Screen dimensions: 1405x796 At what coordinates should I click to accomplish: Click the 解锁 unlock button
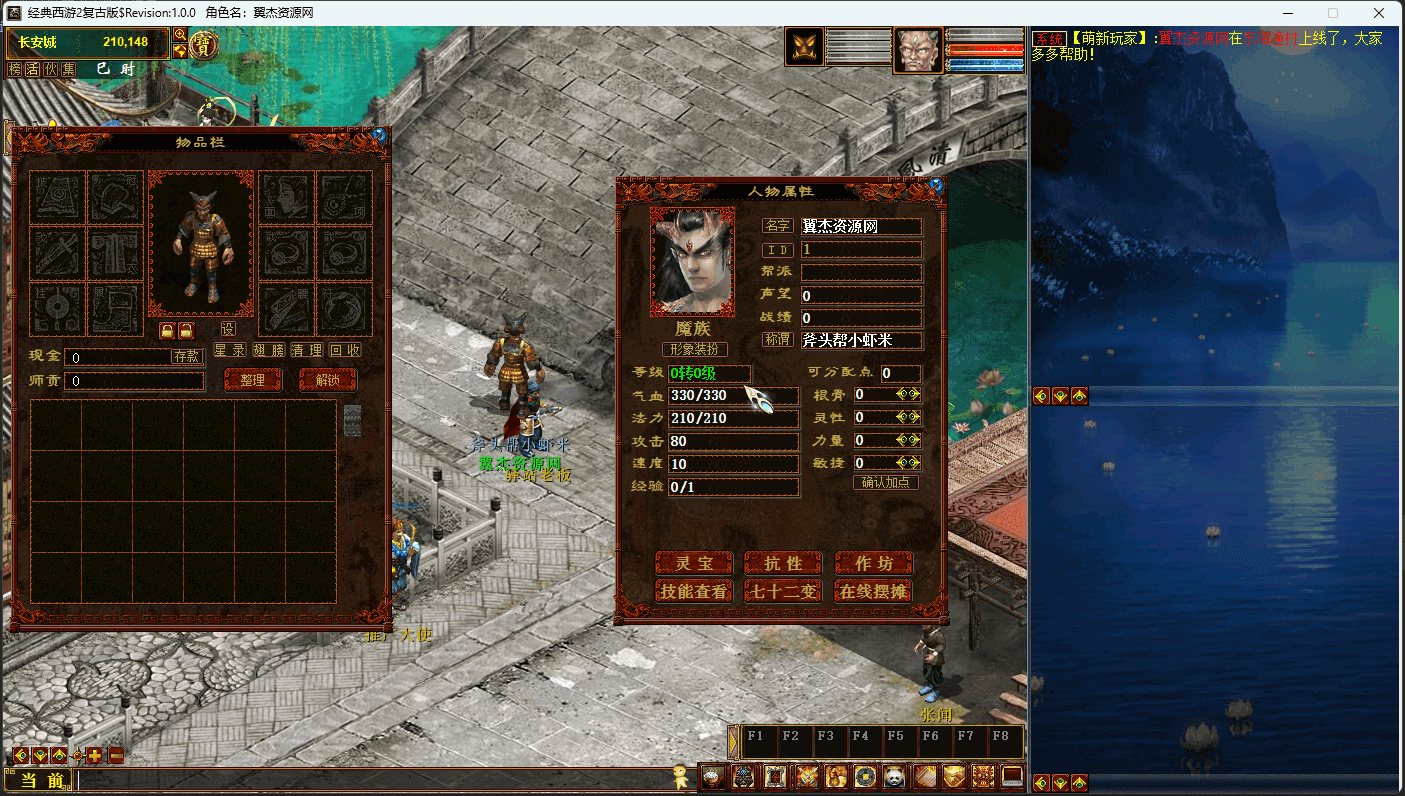coord(328,380)
